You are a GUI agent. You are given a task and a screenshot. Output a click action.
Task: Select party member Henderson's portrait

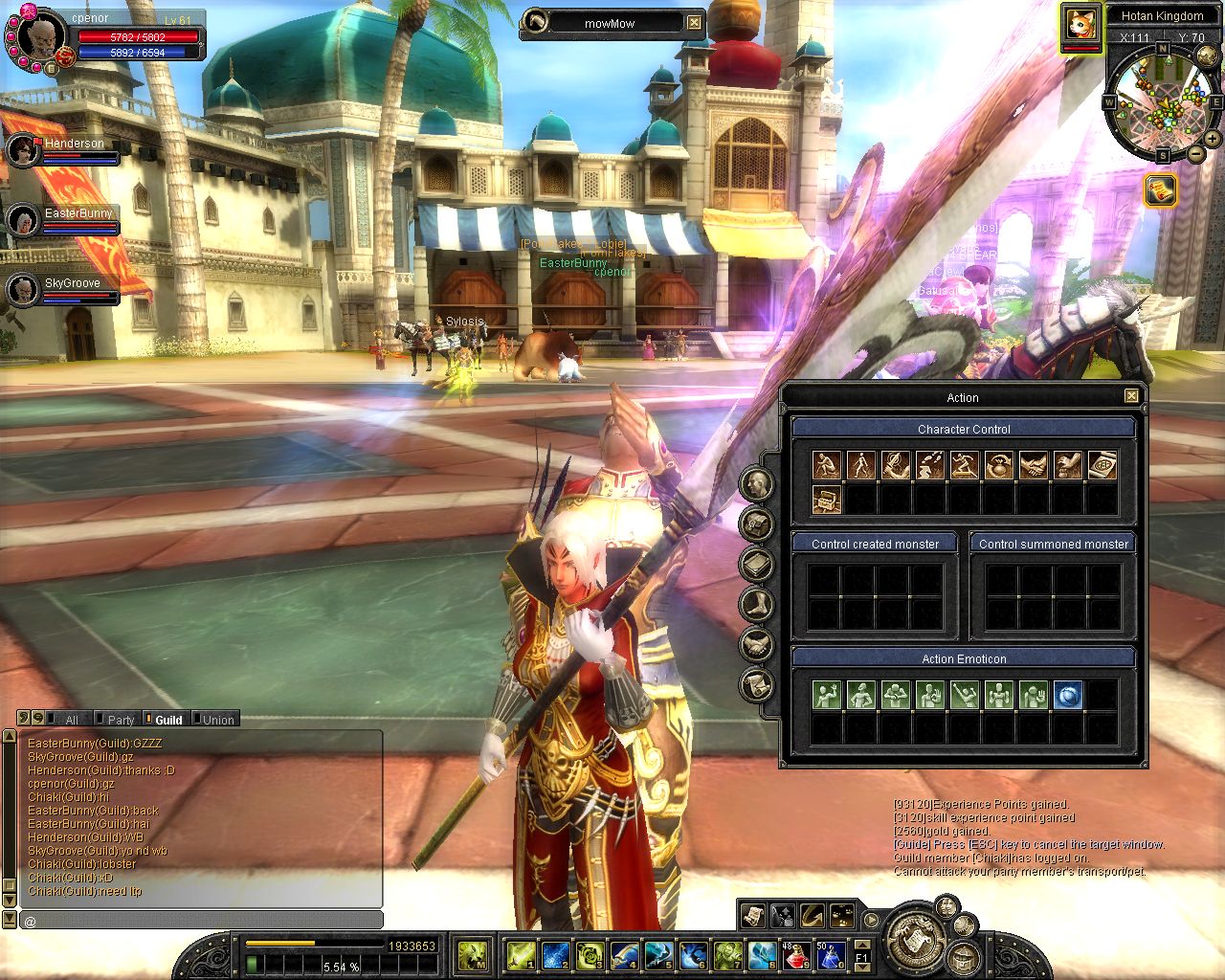tap(22, 150)
